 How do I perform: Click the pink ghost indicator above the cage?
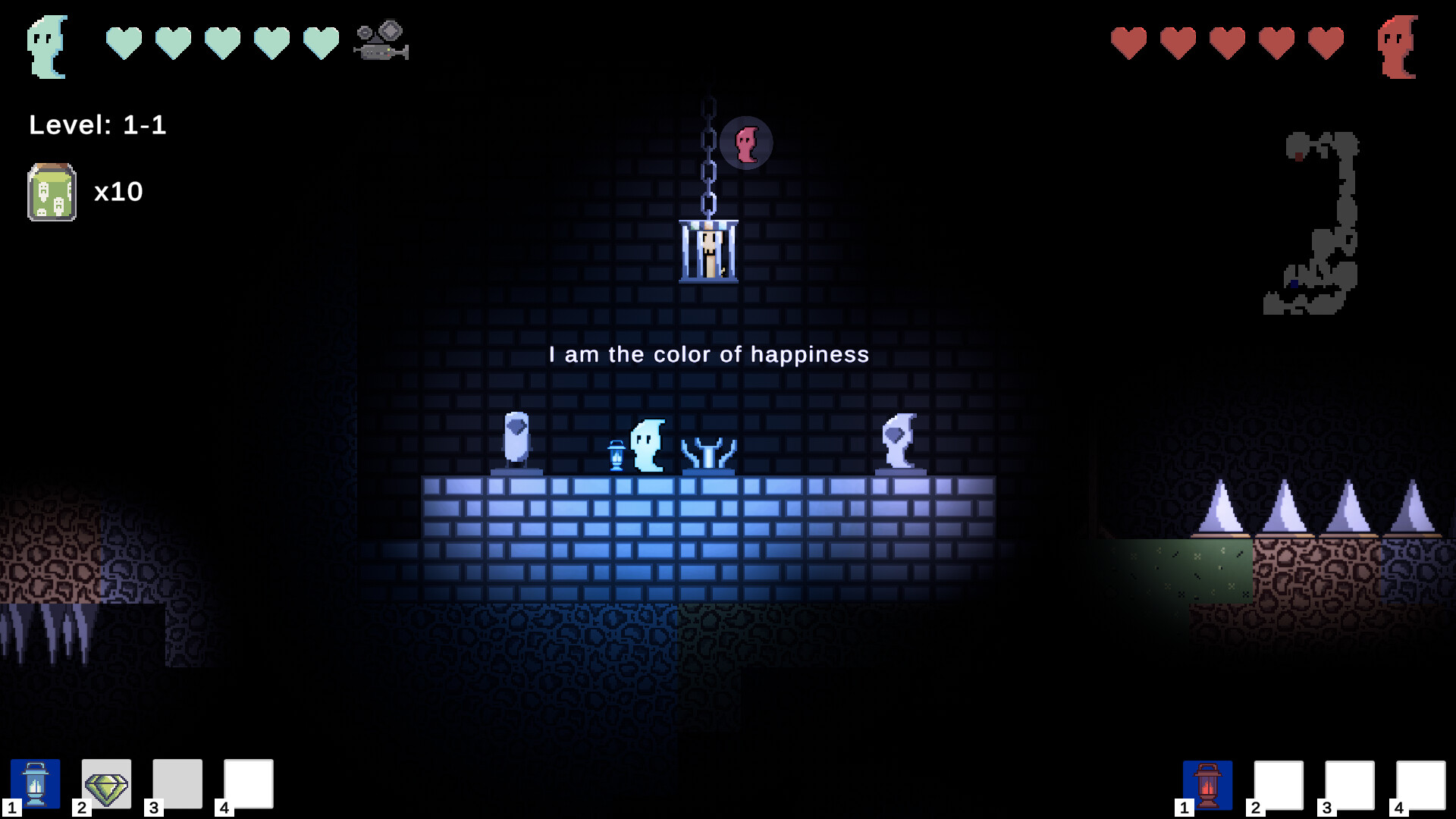(745, 141)
